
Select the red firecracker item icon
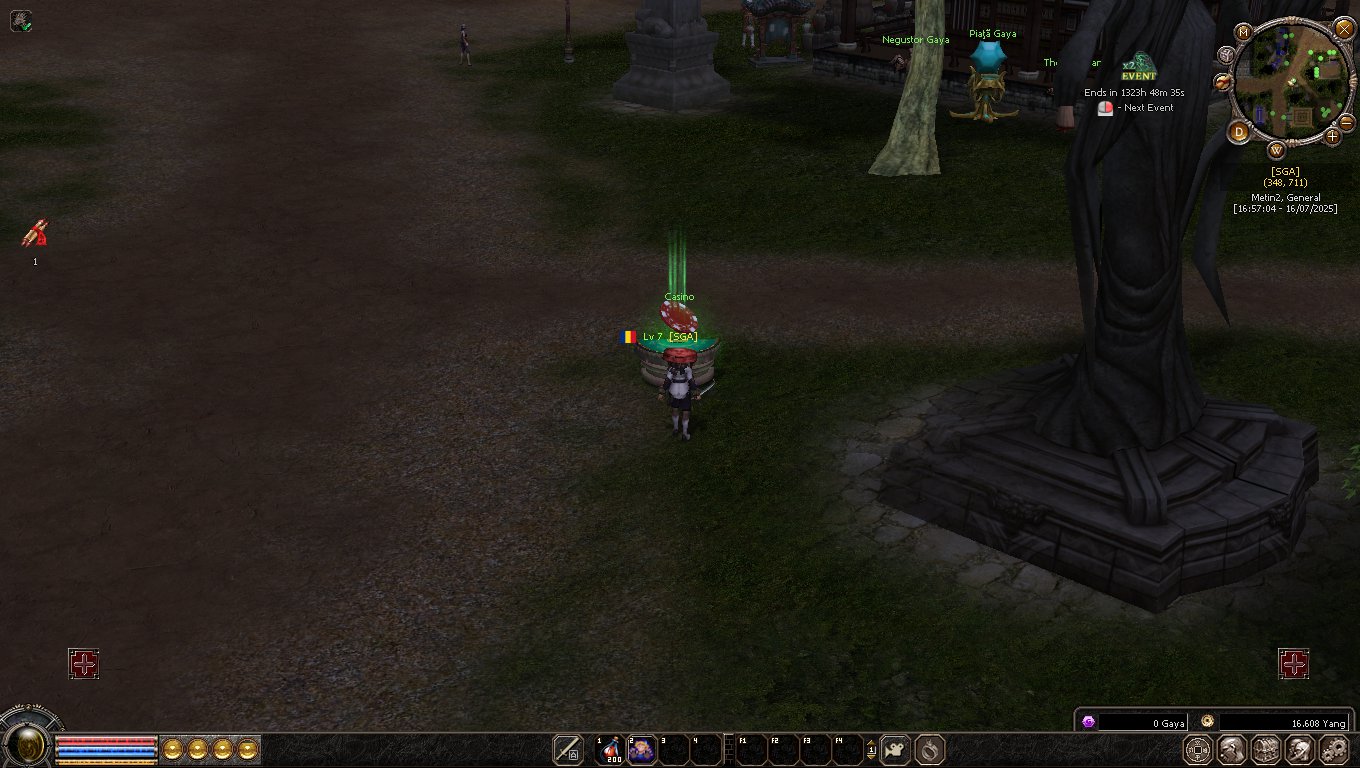click(x=35, y=234)
